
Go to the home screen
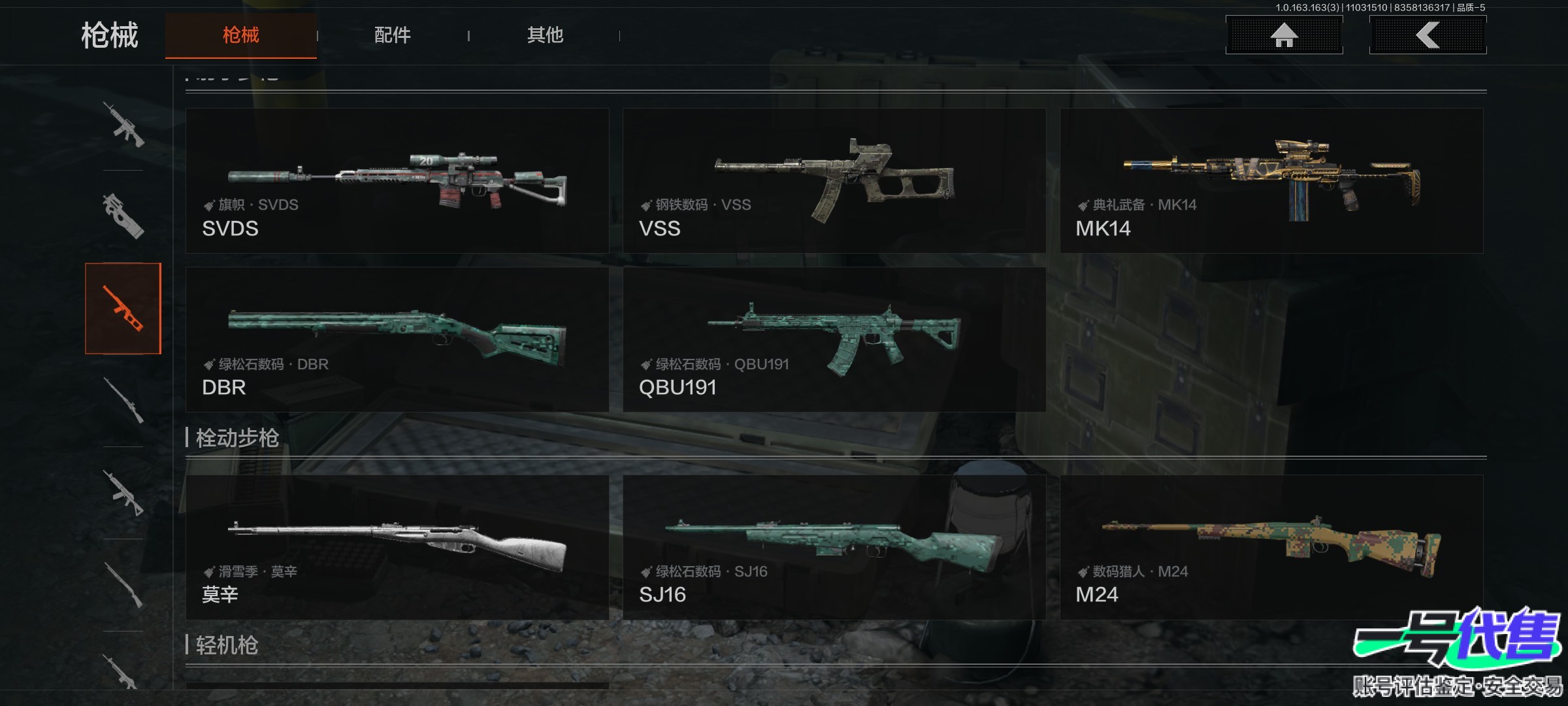[1284, 35]
